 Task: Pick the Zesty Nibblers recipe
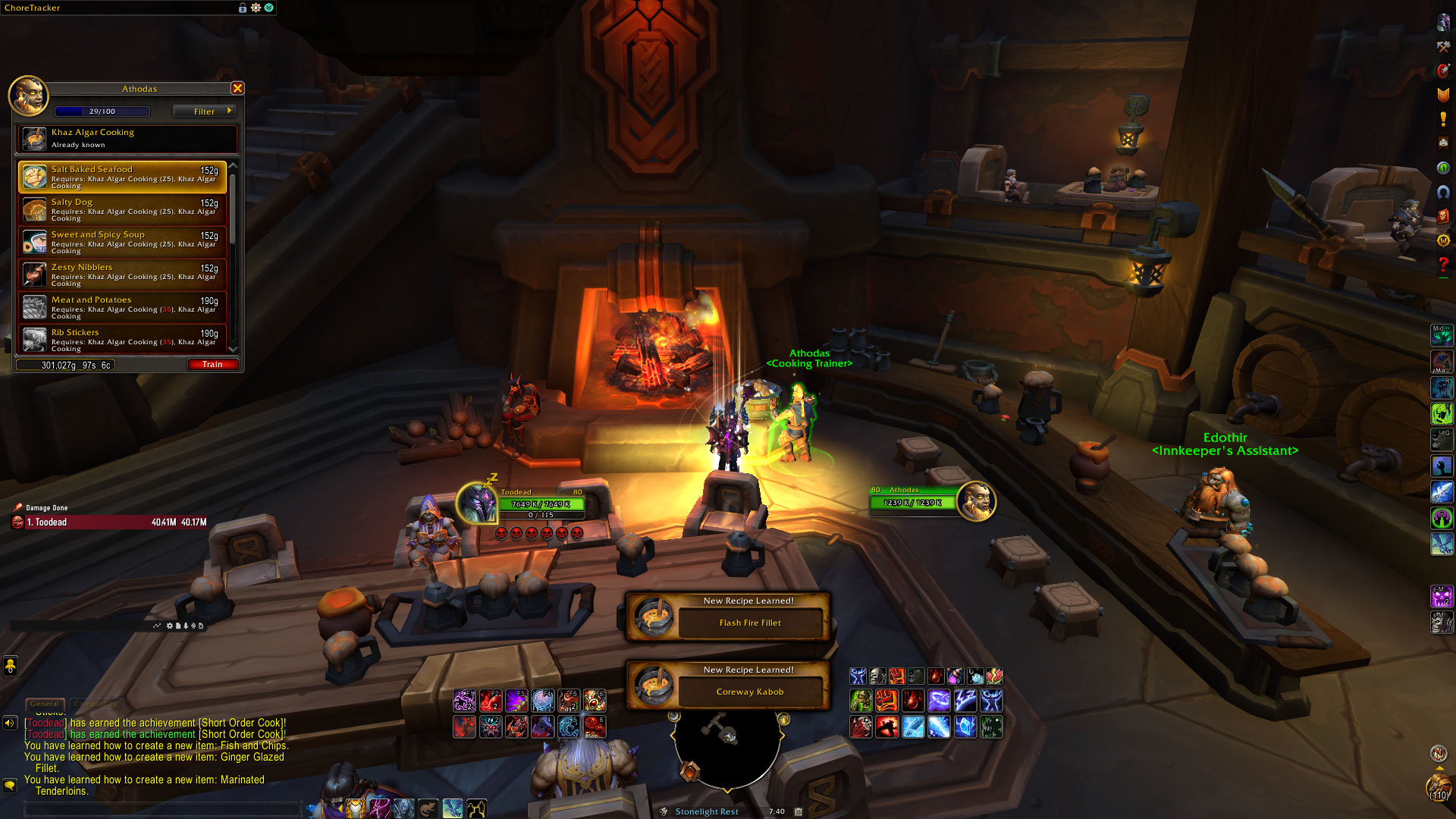click(123, 275)
